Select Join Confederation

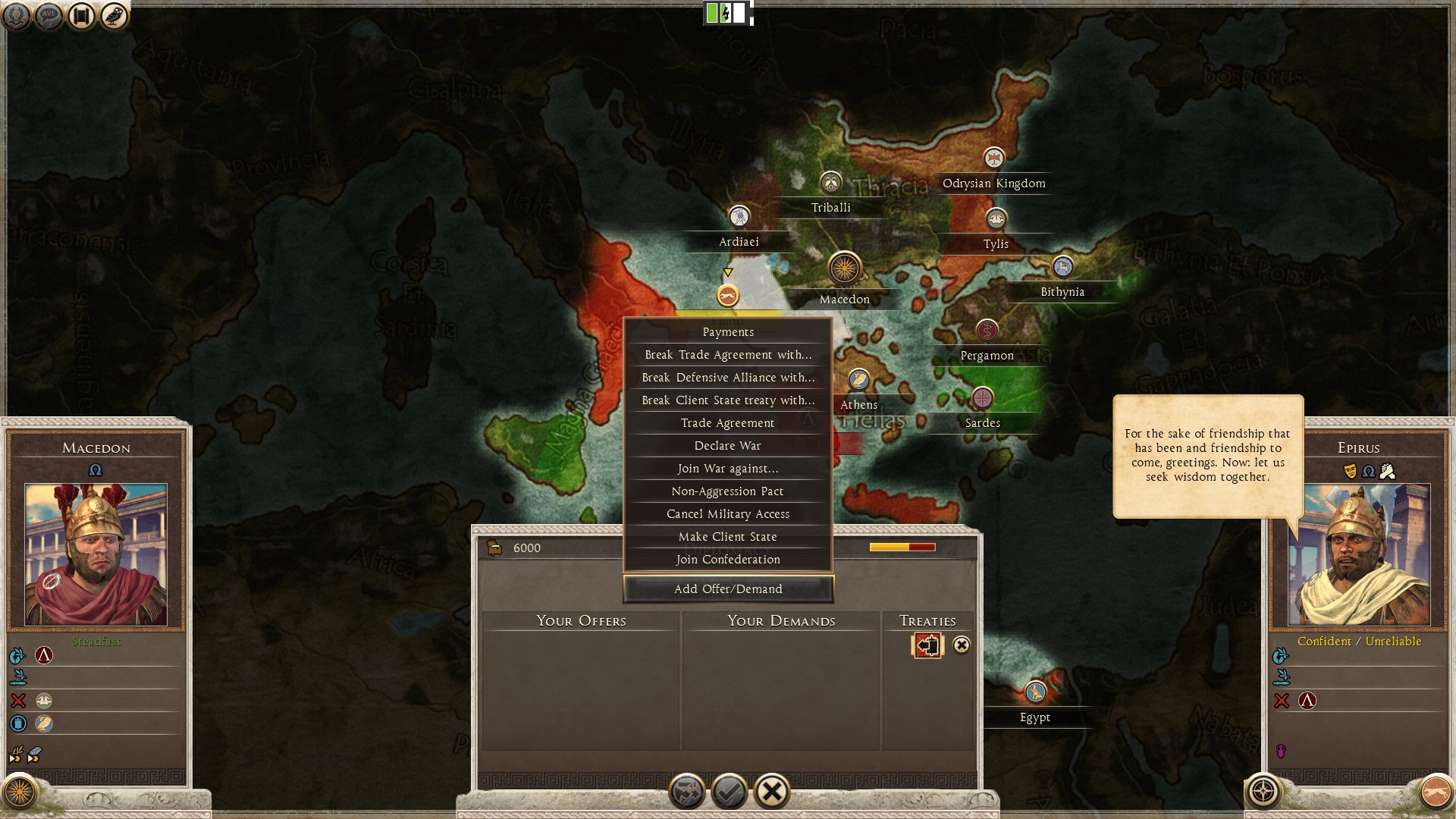(728, 560)
